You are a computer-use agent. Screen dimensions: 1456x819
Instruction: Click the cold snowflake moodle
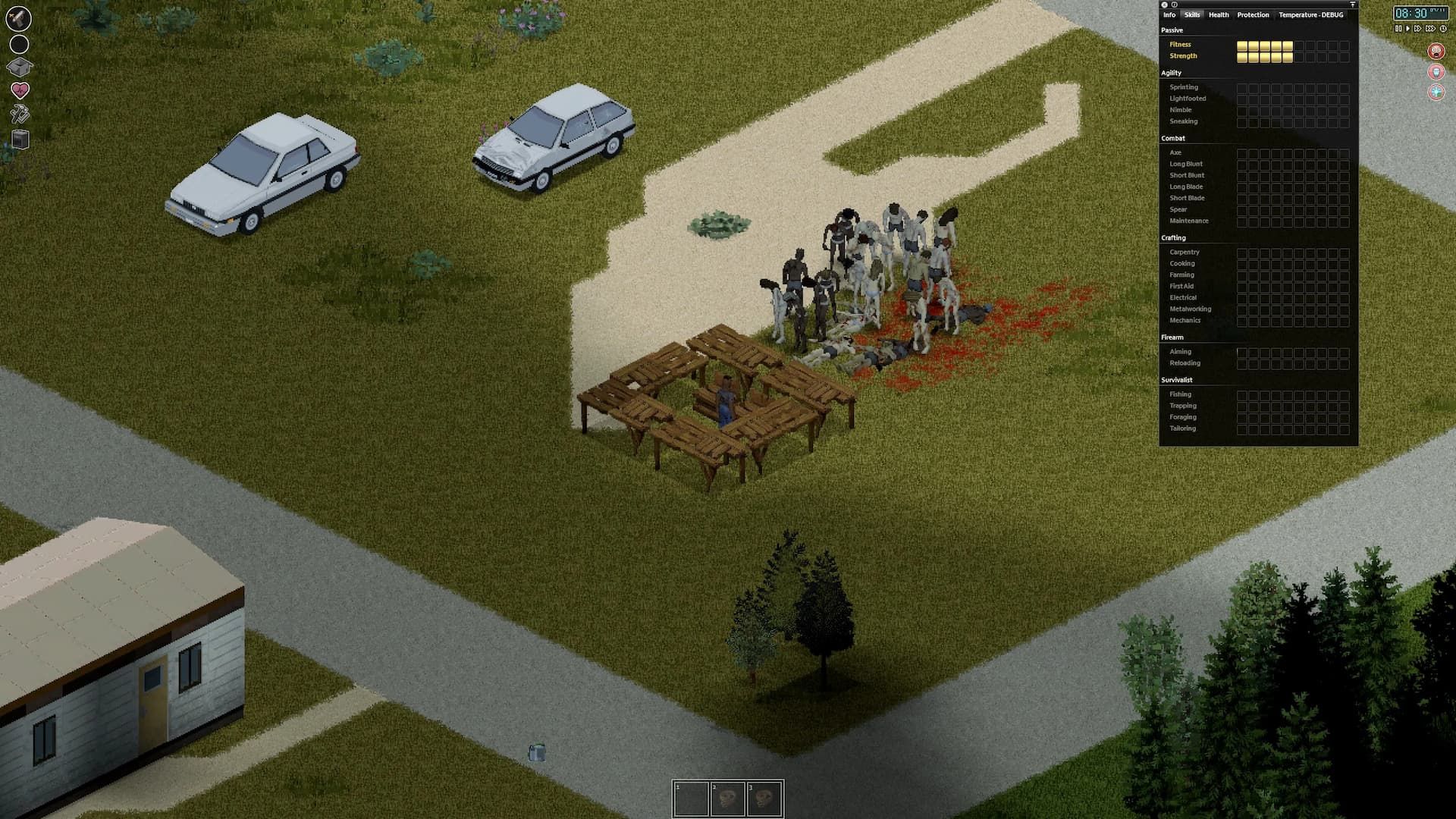pos(1436,93)
